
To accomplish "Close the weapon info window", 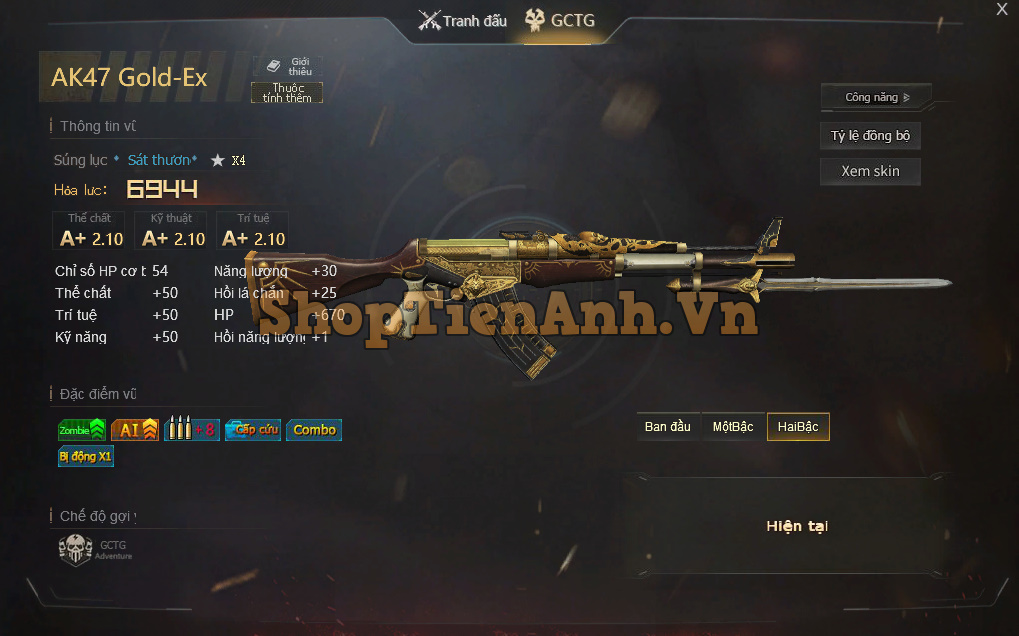I will click(x=1002, y=10).
